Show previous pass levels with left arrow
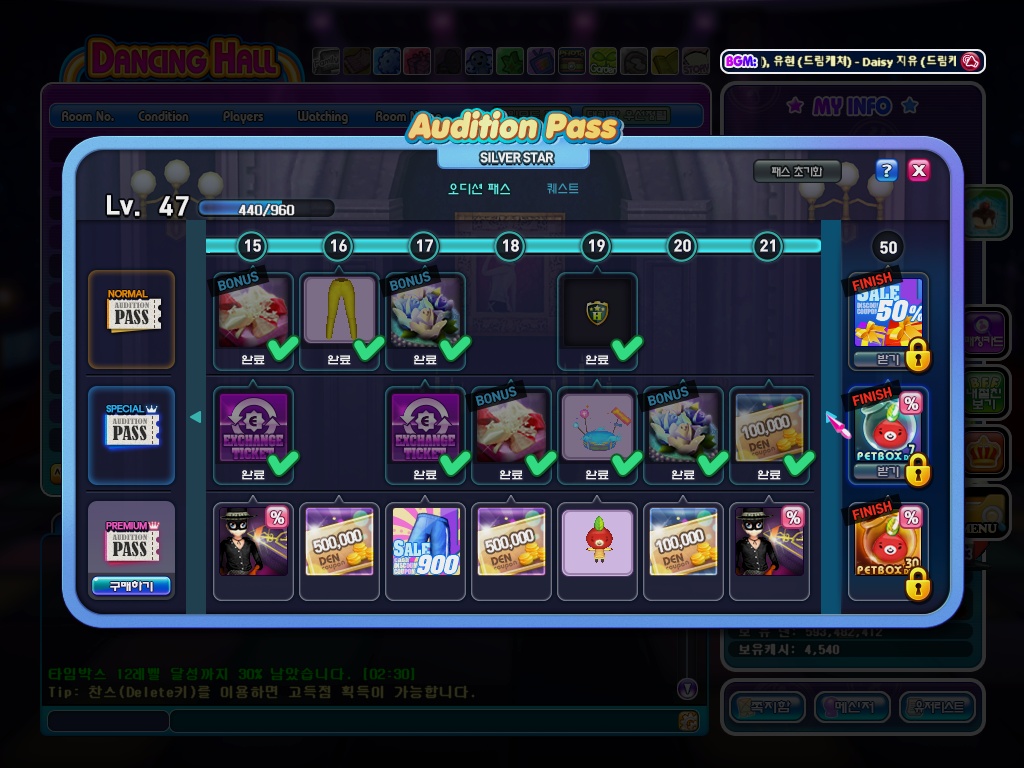Viewport: 1024px width, 768px height. click(196, 417)
